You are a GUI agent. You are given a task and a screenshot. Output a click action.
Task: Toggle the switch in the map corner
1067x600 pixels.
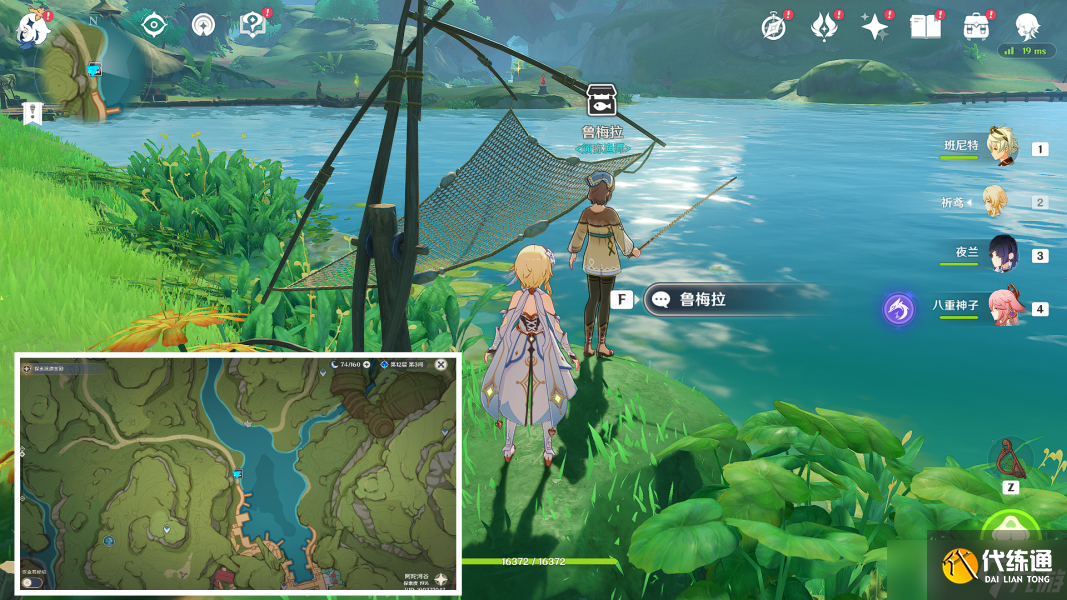click(x=33, y=582)
